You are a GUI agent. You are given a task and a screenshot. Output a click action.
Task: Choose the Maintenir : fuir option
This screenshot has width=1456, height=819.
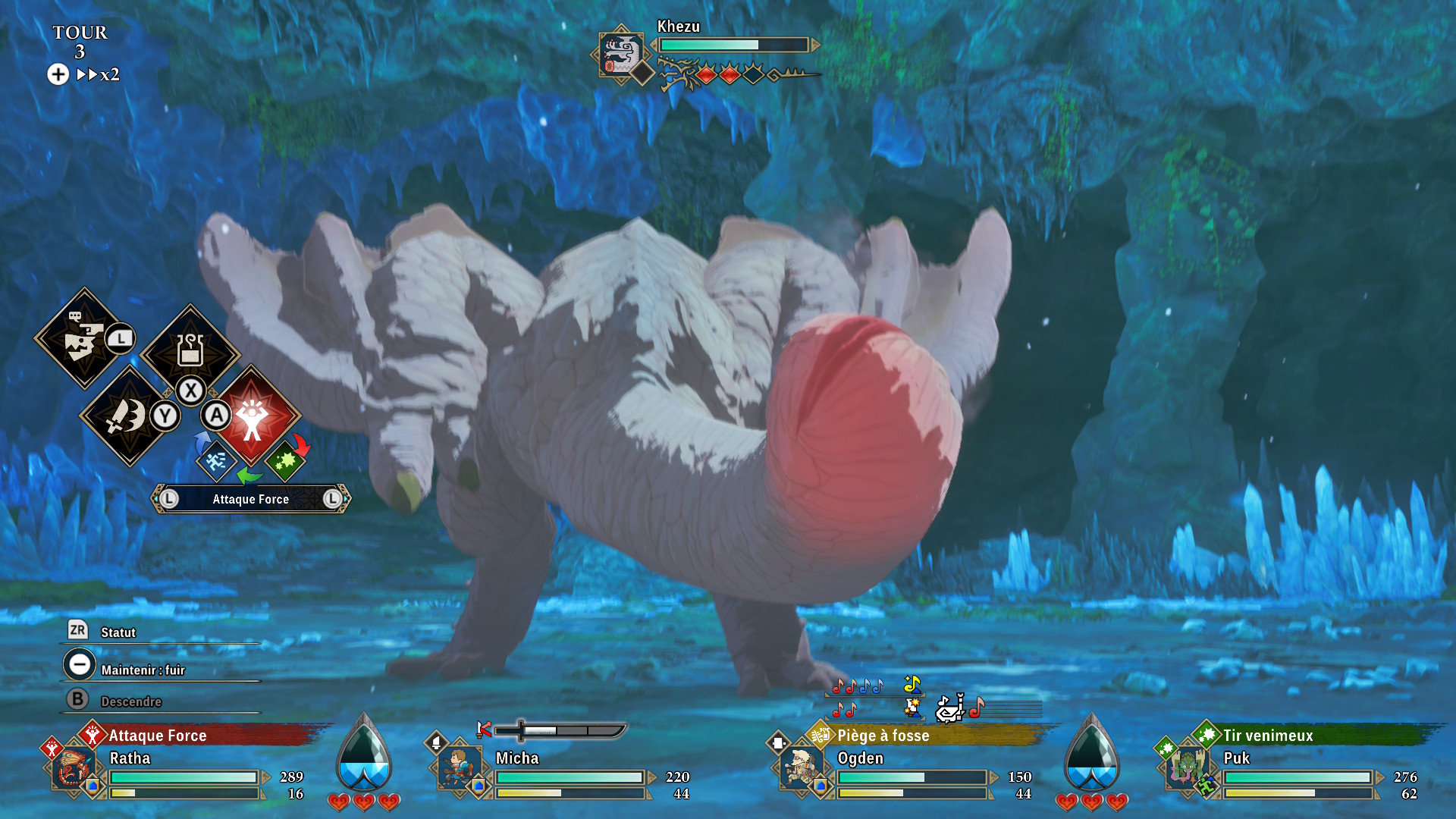(x=143, y=670)
